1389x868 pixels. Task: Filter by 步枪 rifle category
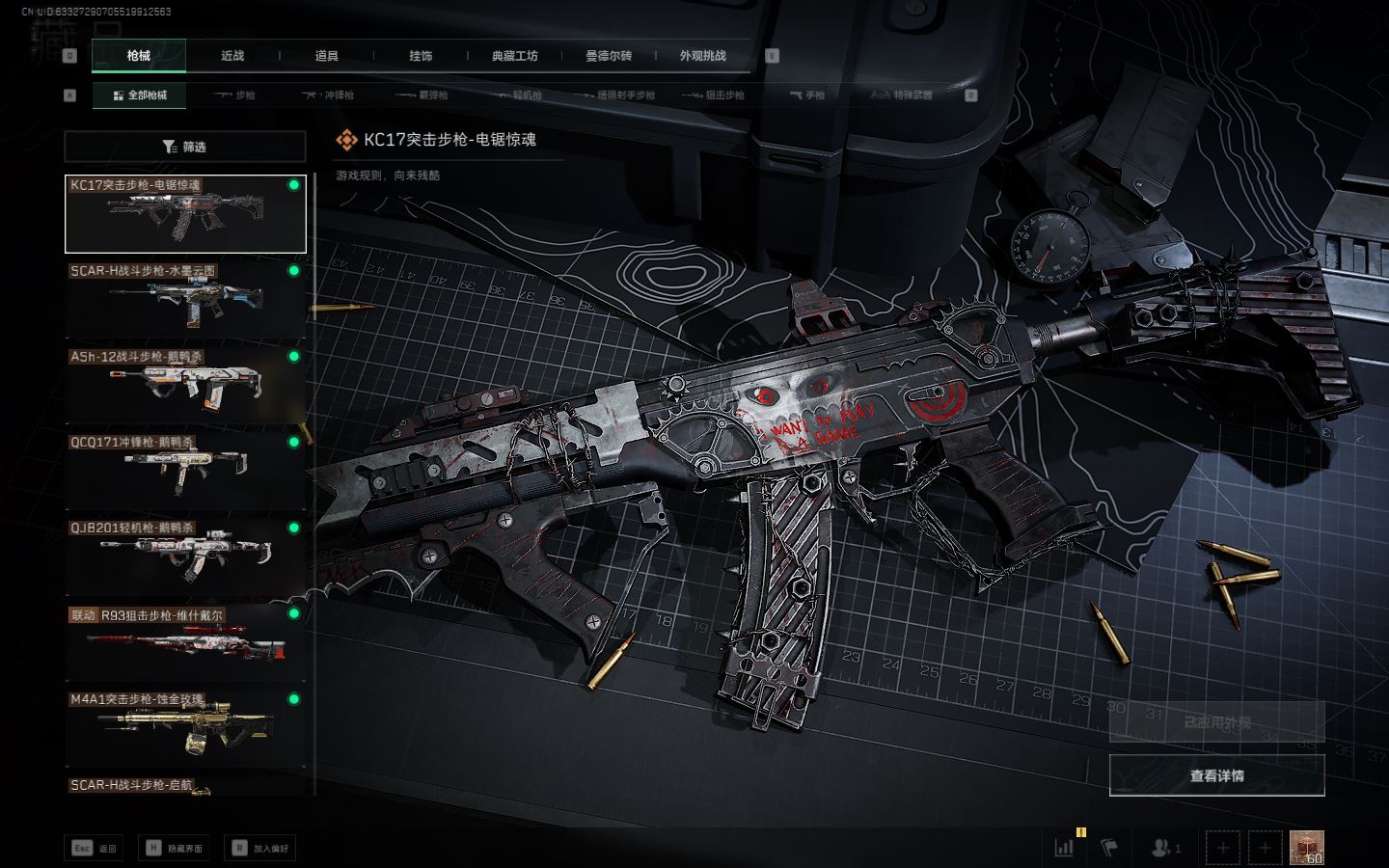[235, 95]
